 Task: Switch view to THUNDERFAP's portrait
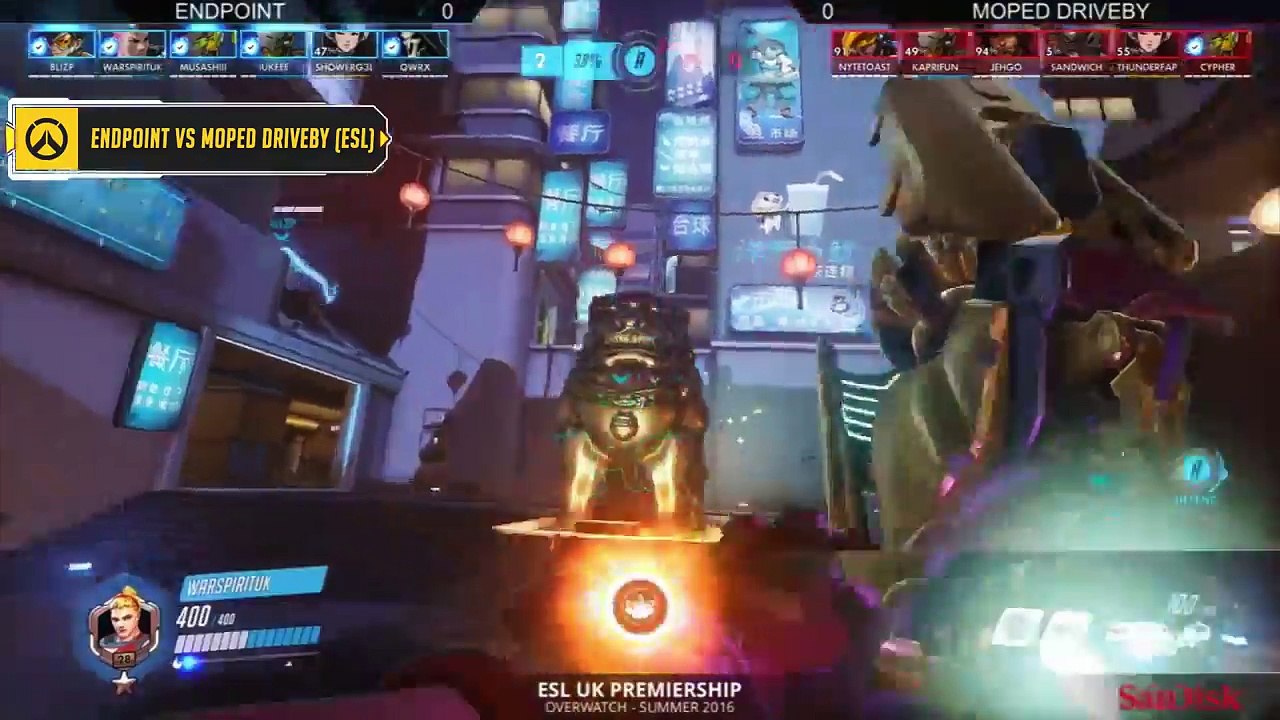(1147, 46)
